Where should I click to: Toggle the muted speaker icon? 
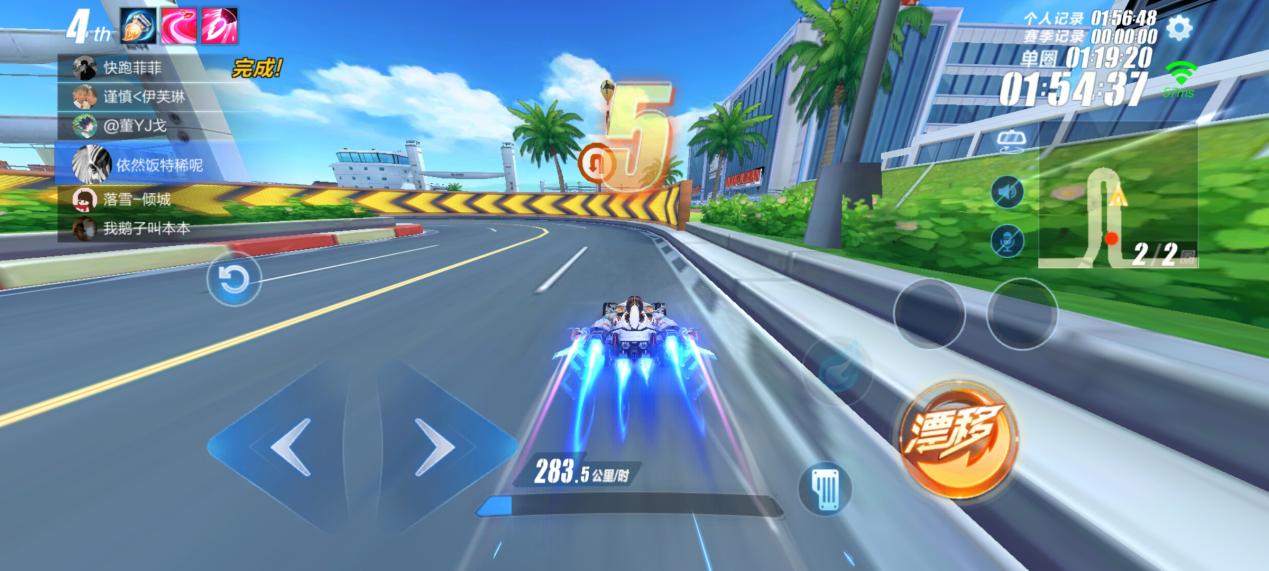pos(1007,191)
